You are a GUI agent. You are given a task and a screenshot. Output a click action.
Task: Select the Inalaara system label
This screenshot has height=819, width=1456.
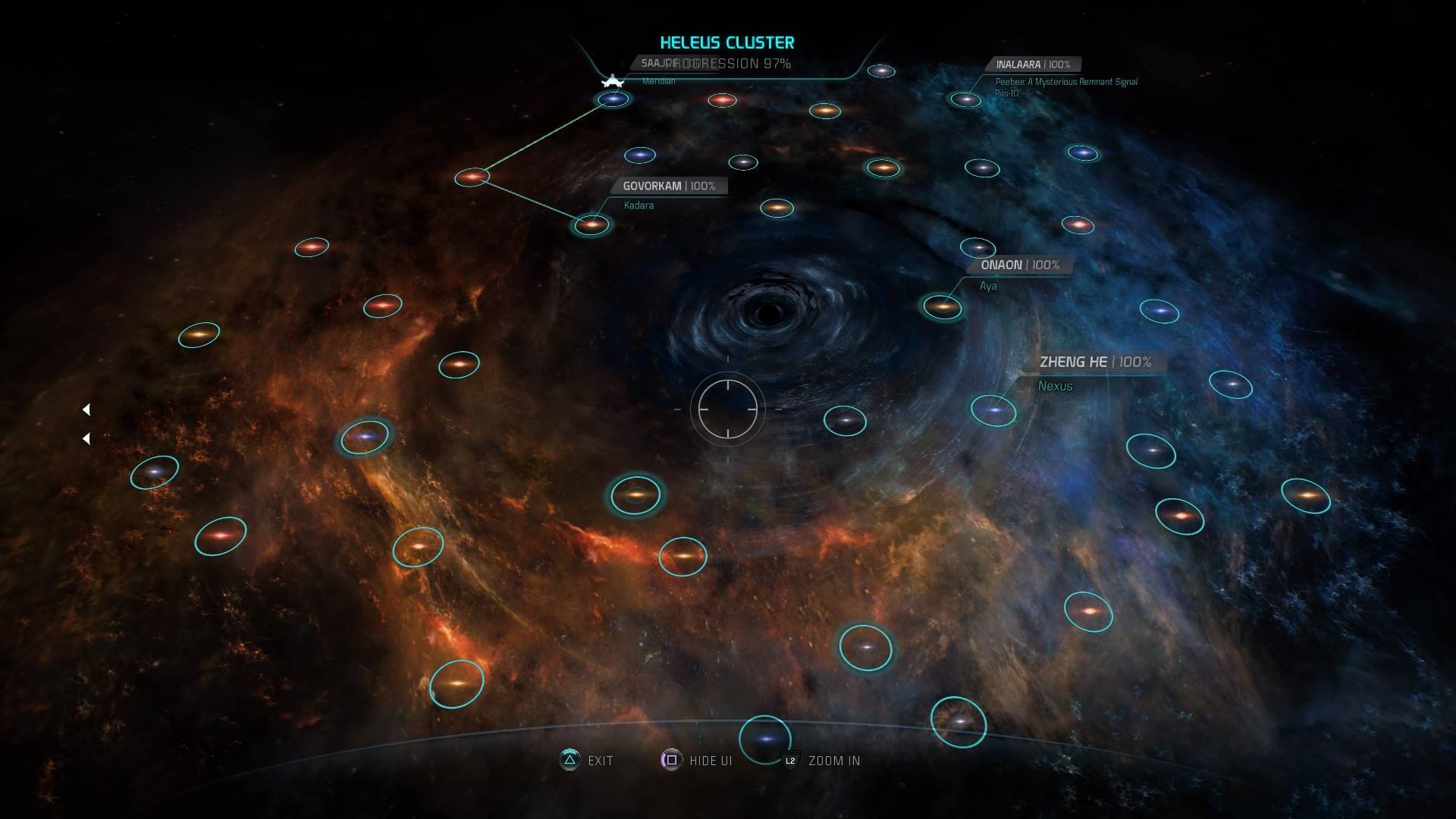(1032, 64)
